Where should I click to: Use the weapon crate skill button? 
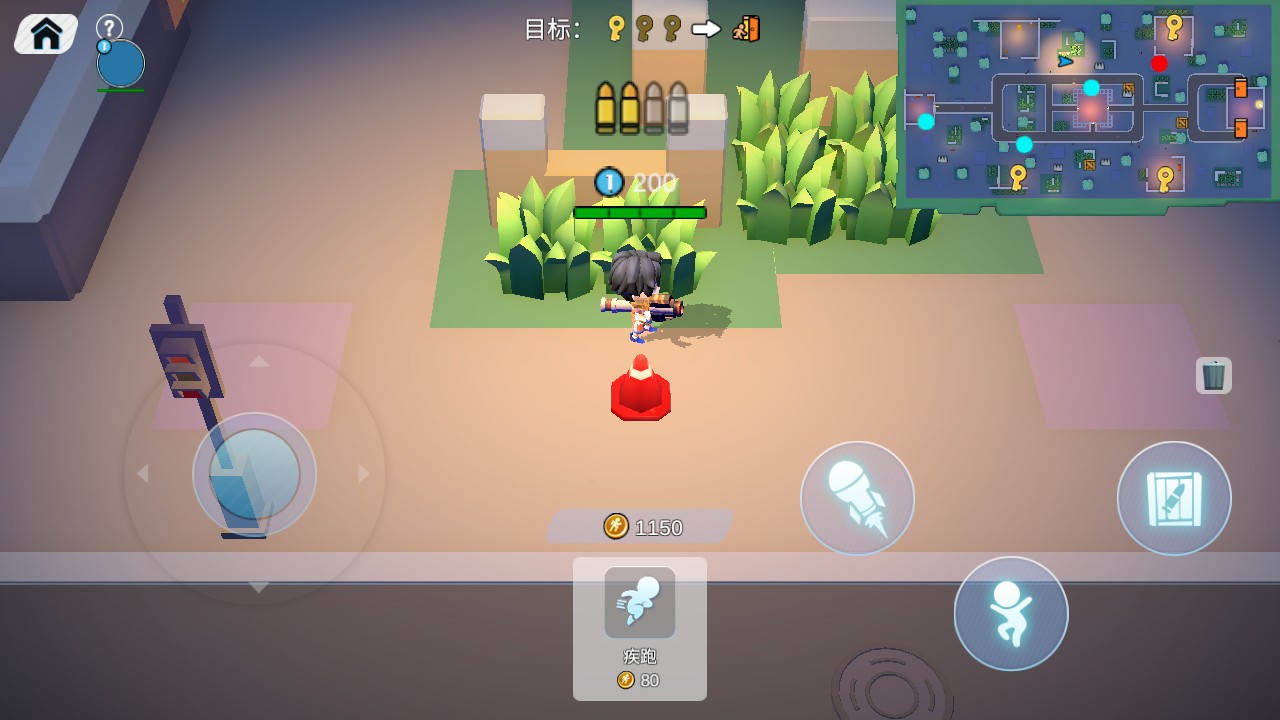(x=1173, y=498)
